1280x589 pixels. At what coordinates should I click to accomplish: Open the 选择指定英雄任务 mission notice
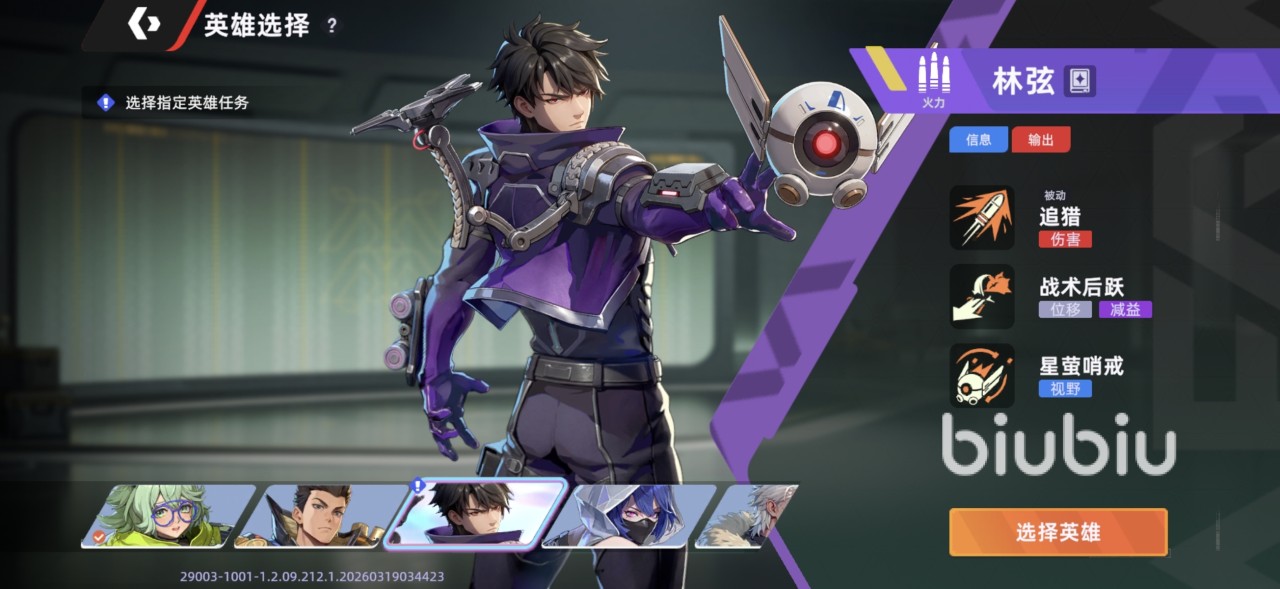[x=175, y=102]
